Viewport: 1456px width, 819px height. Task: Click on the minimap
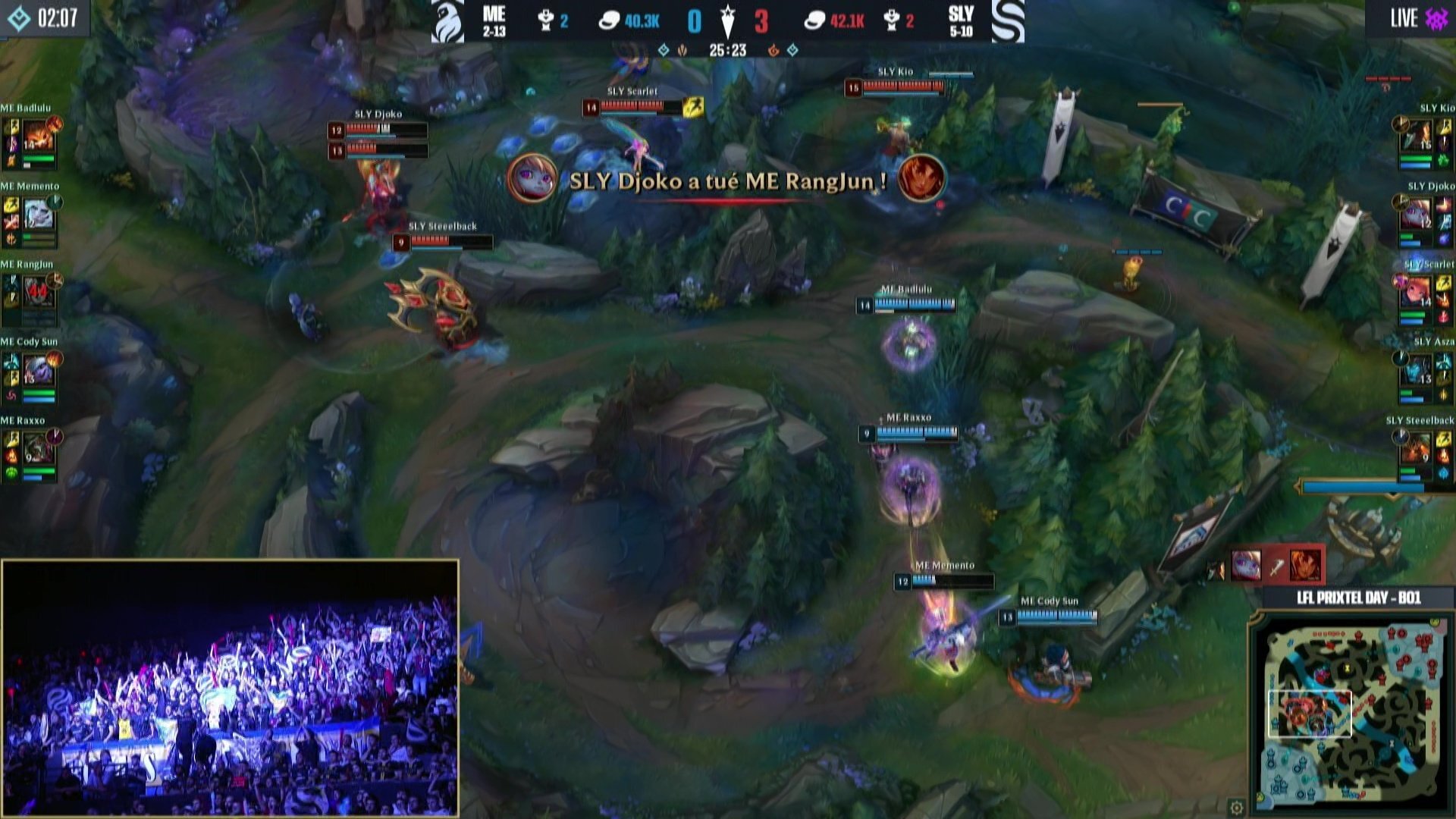coord(1351,713)
